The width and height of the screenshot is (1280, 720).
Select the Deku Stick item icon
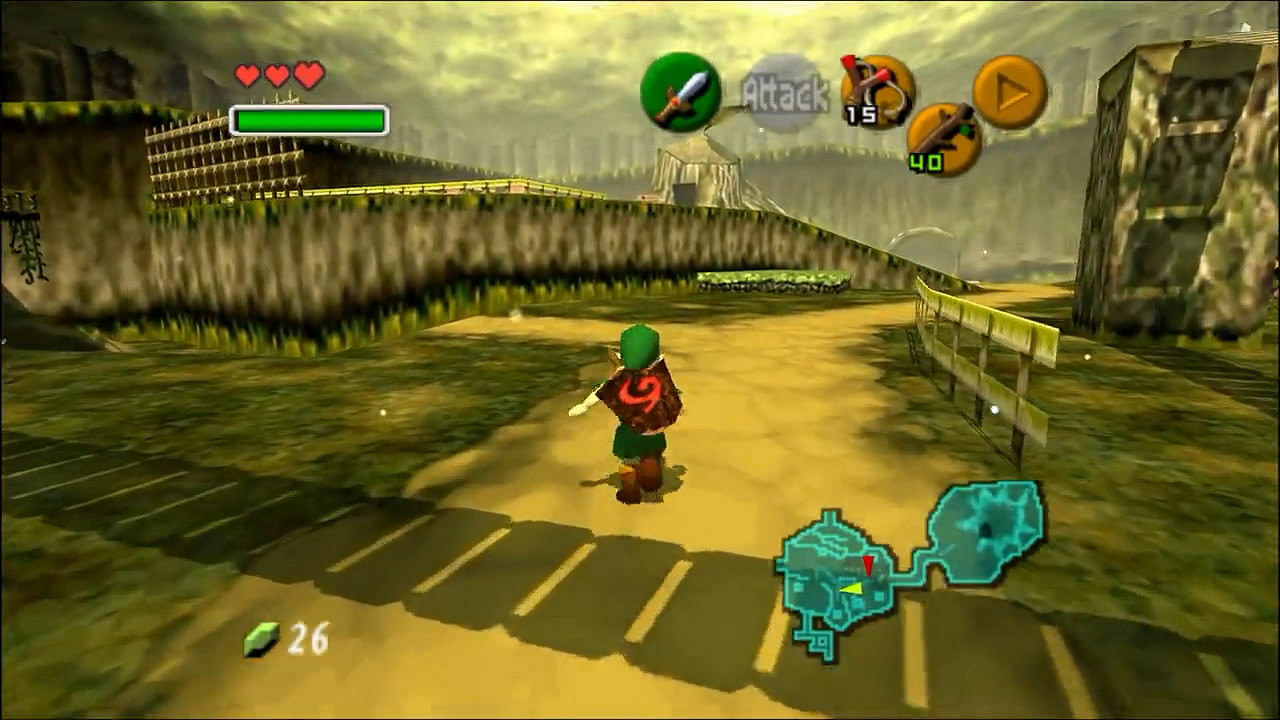click(945, 137)
